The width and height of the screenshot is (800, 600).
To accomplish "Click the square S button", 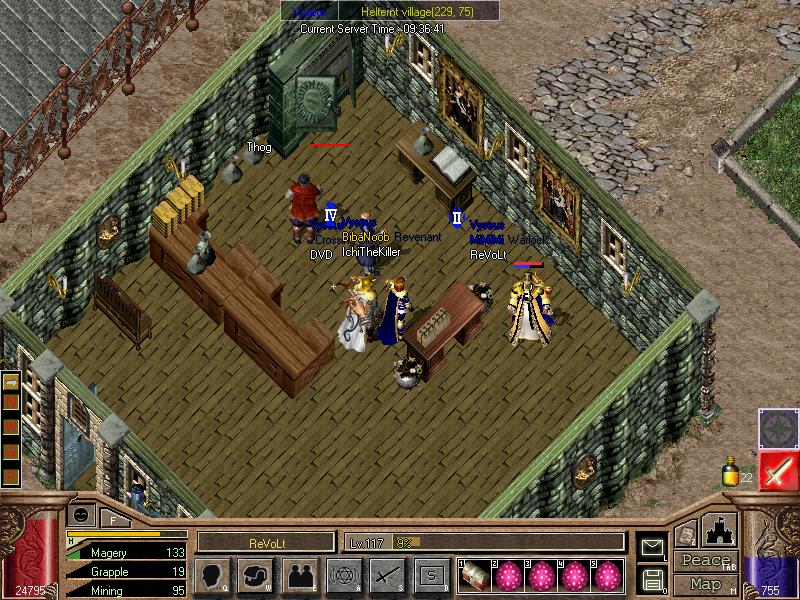I will click(431, 575).
